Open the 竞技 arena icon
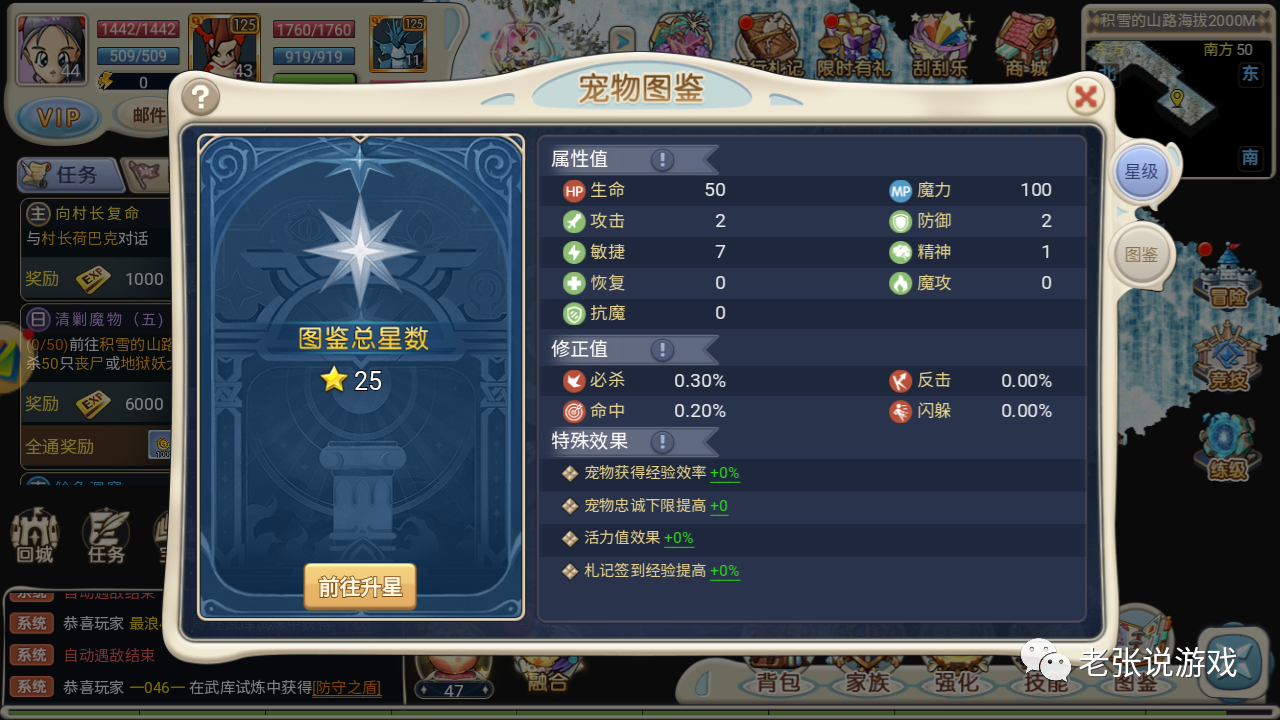 point(1227,360)
